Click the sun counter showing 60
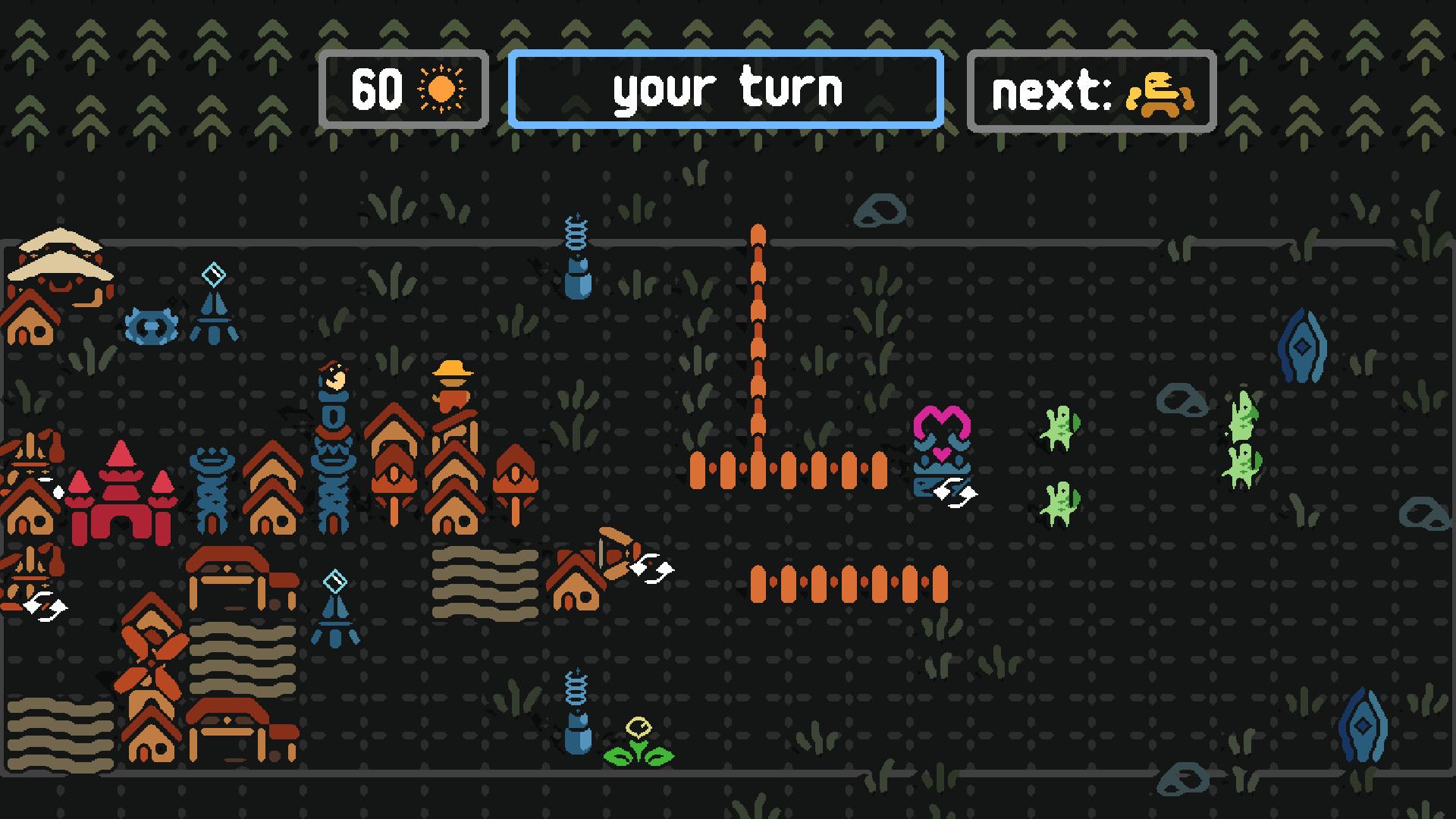1456x819 pixels. (403, 89)
